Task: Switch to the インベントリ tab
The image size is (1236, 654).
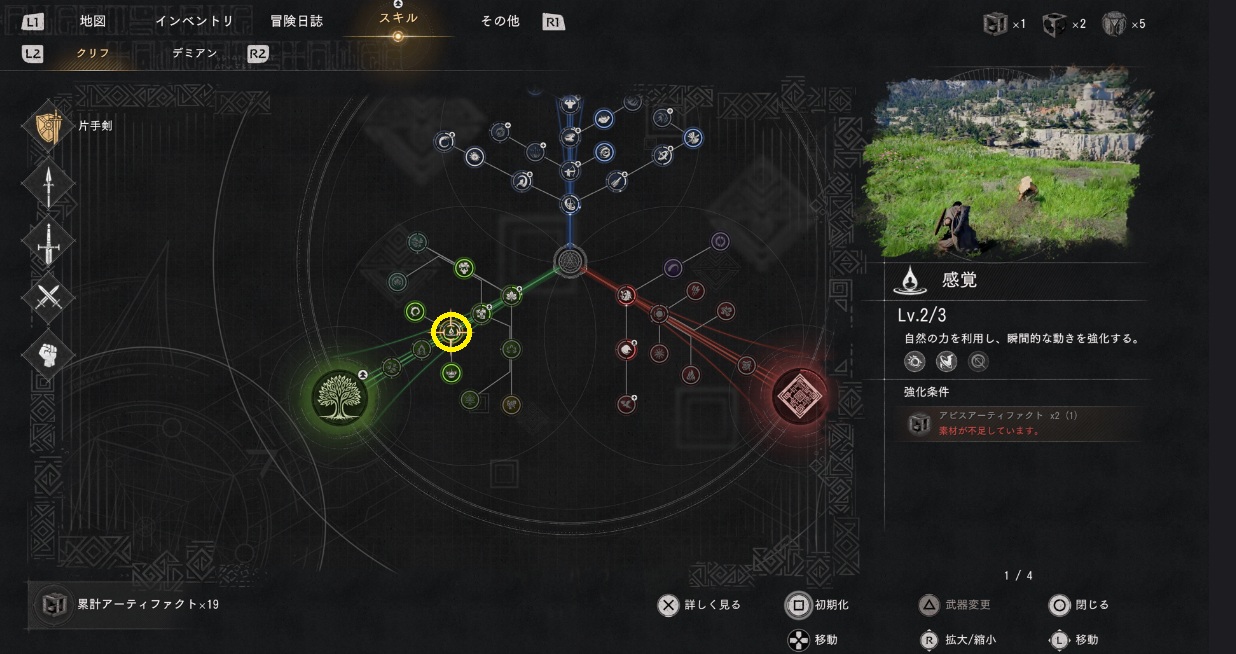Action: tap(194, 21)
